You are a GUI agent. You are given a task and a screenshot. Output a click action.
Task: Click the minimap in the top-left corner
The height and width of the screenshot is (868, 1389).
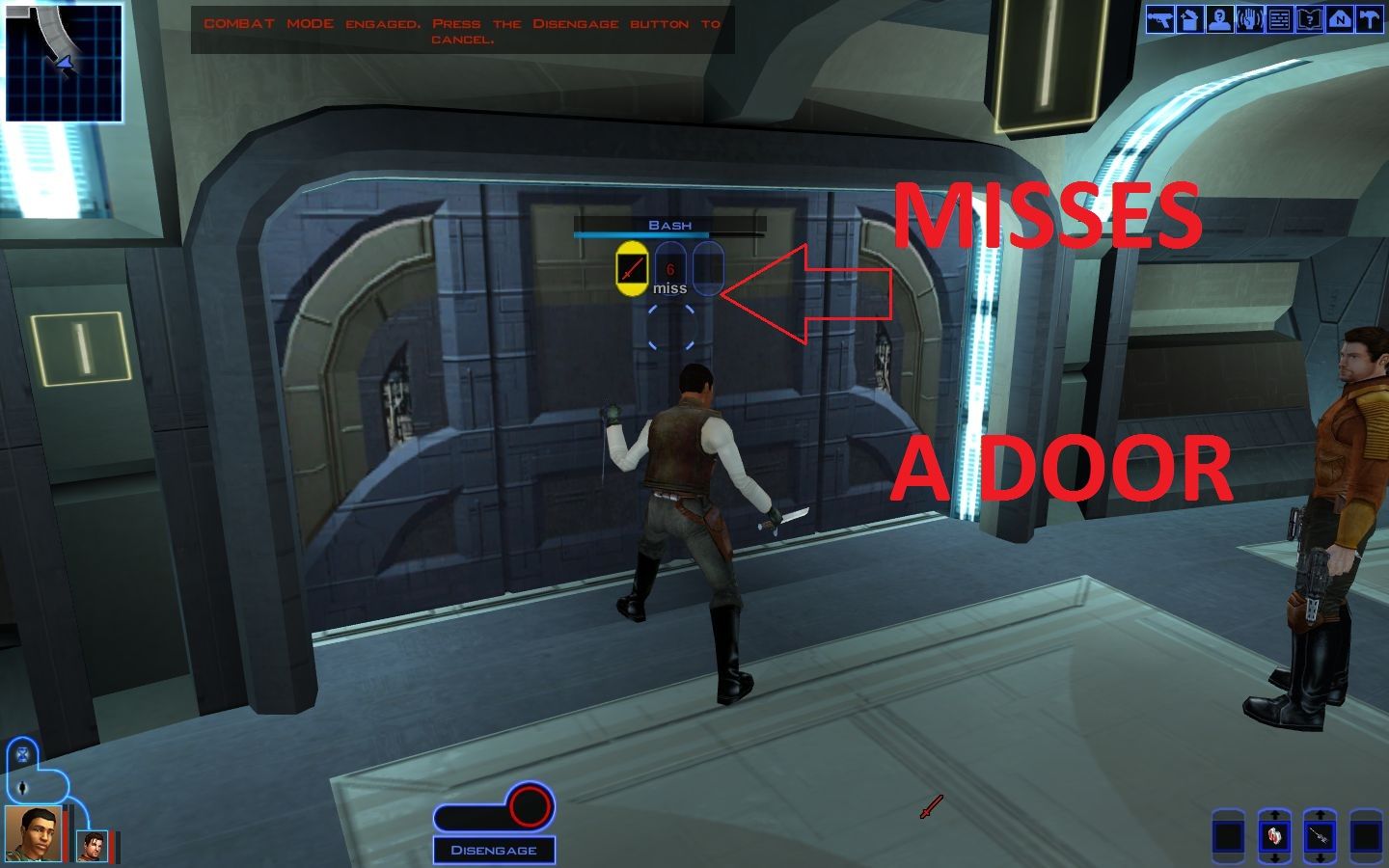coord(63,63)
